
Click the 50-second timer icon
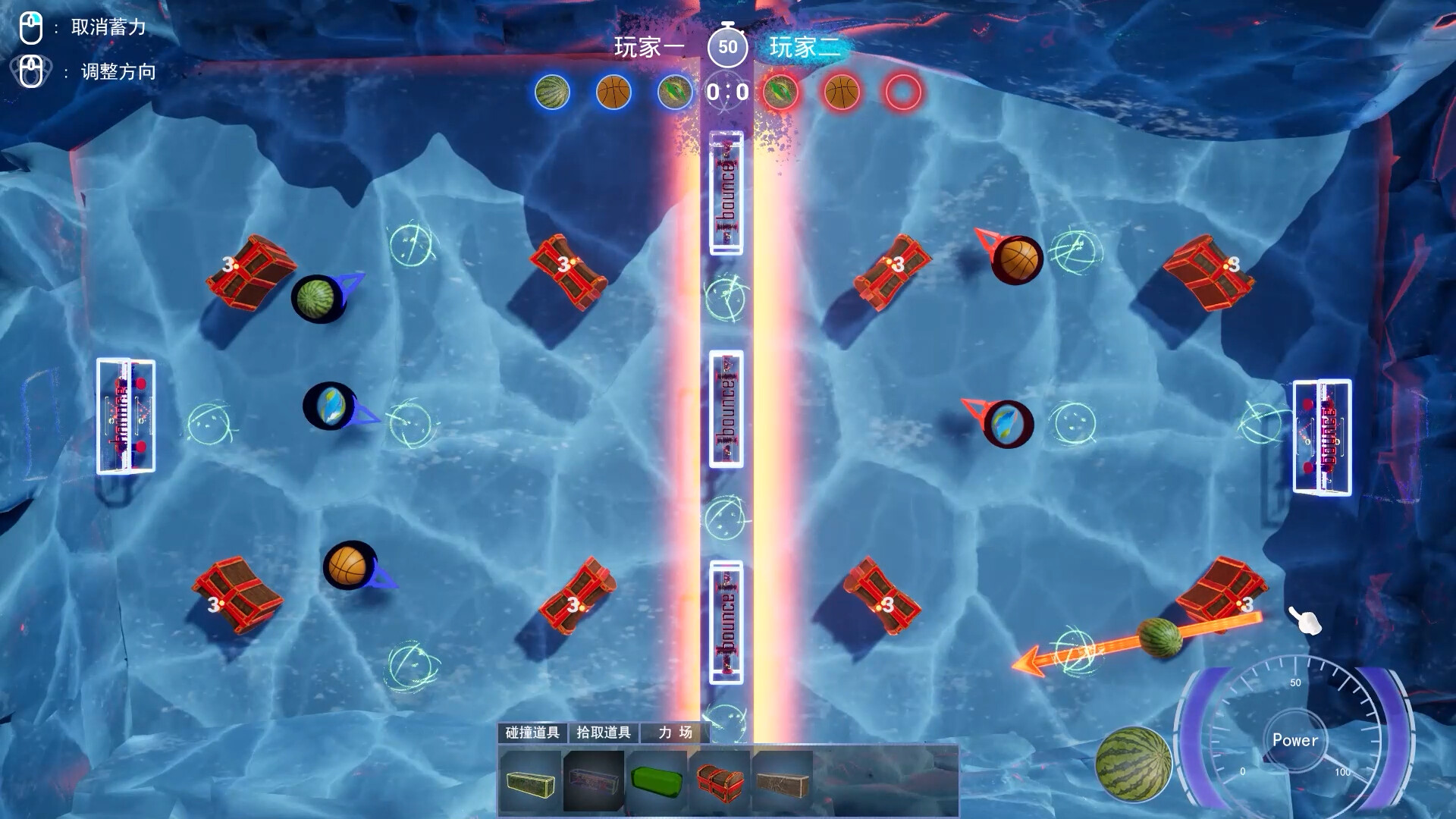(x=728, y=47)
